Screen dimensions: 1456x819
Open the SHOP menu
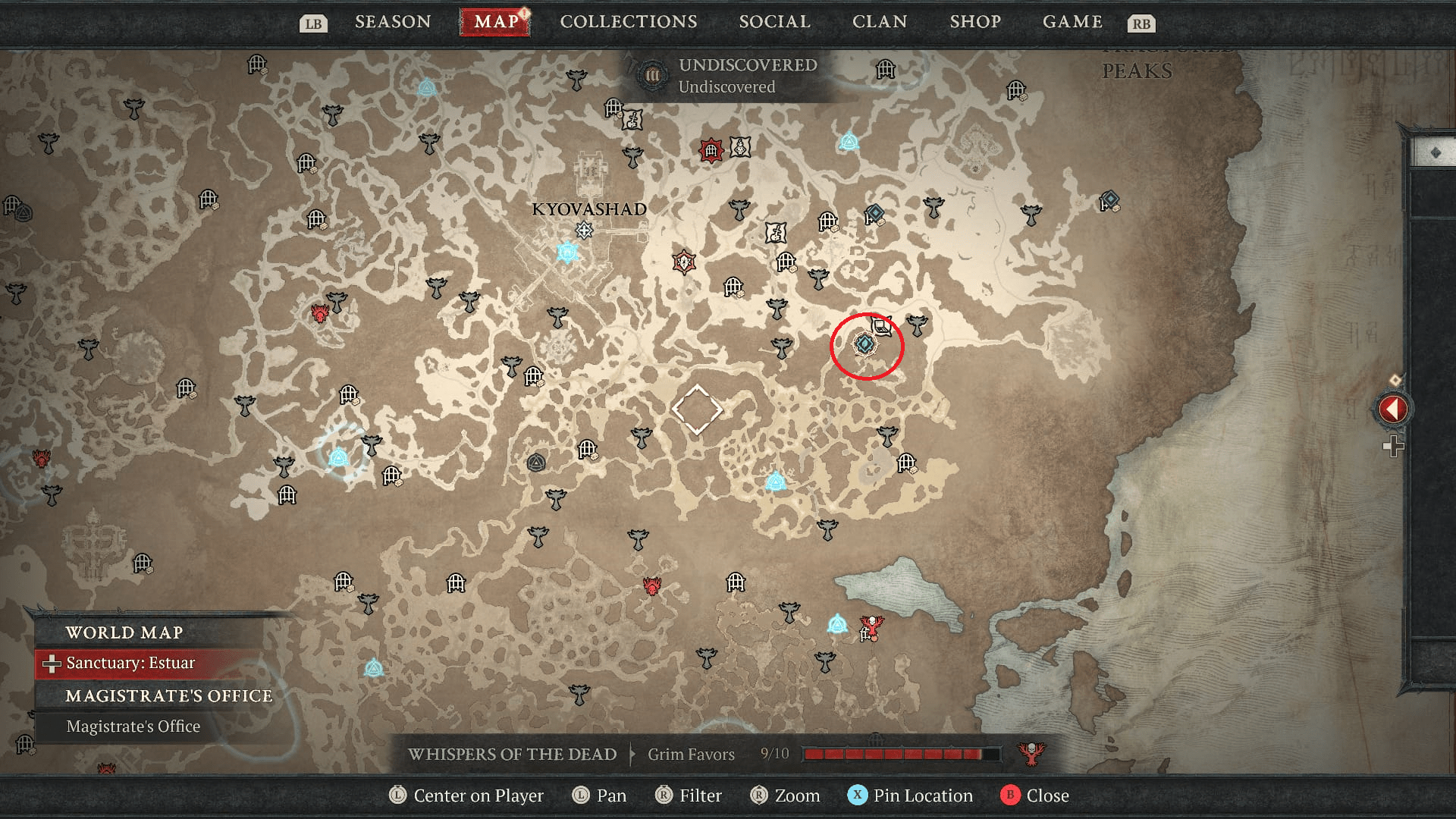[975, 21]
